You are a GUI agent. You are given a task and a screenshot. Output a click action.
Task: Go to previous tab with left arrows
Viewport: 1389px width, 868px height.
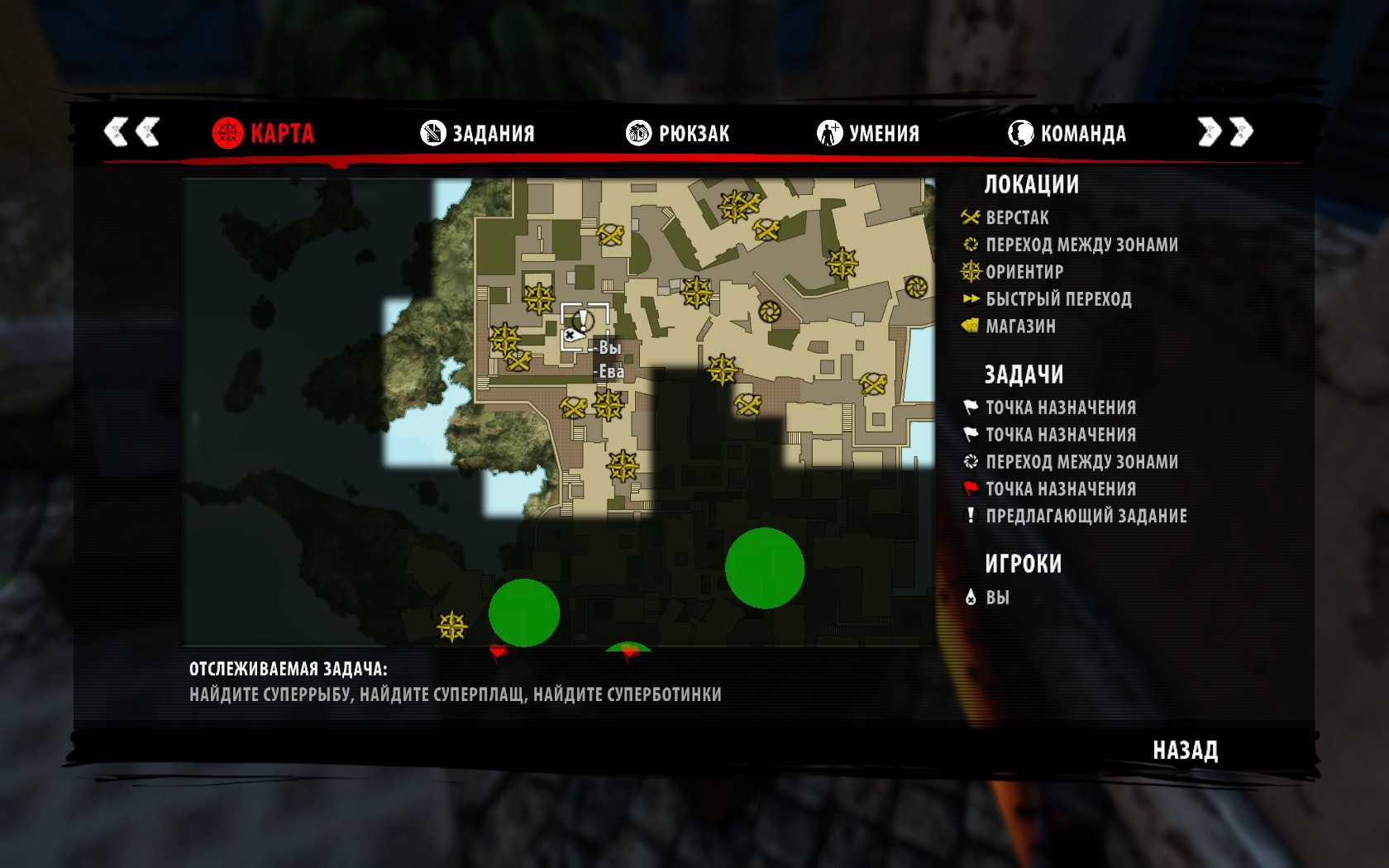[131, 131]
